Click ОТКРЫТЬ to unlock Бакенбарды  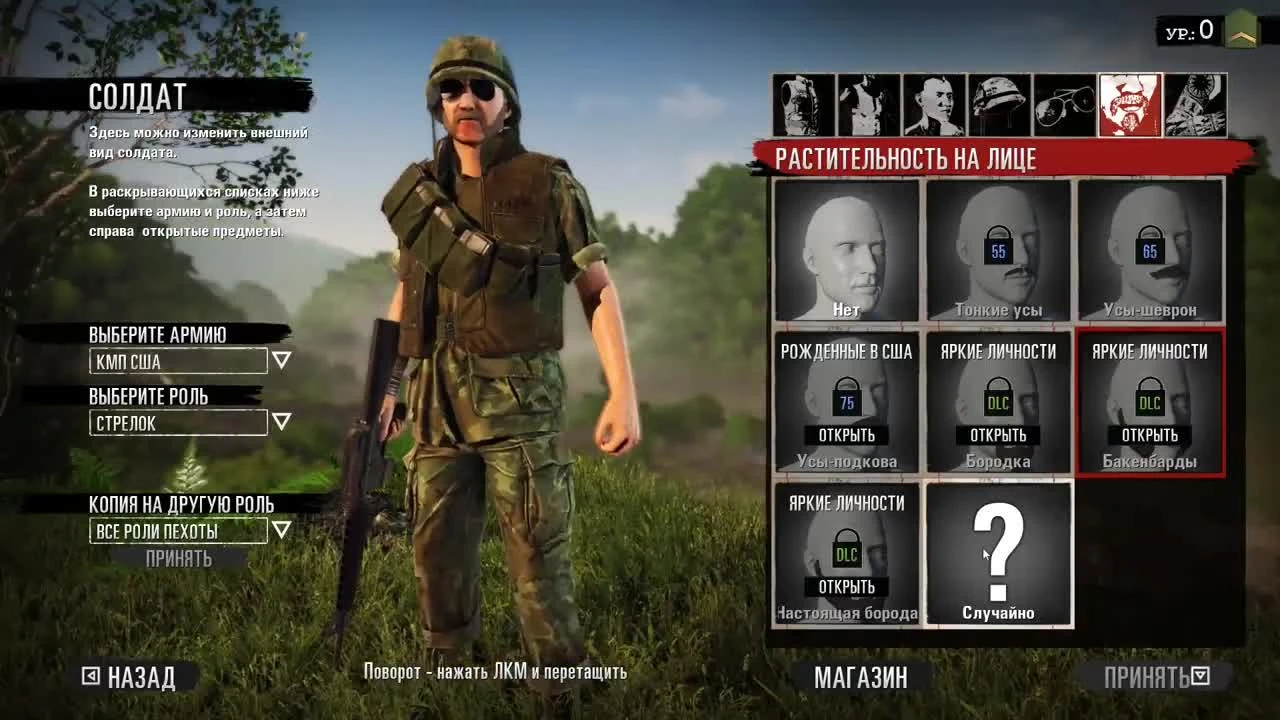[1150, 436]
